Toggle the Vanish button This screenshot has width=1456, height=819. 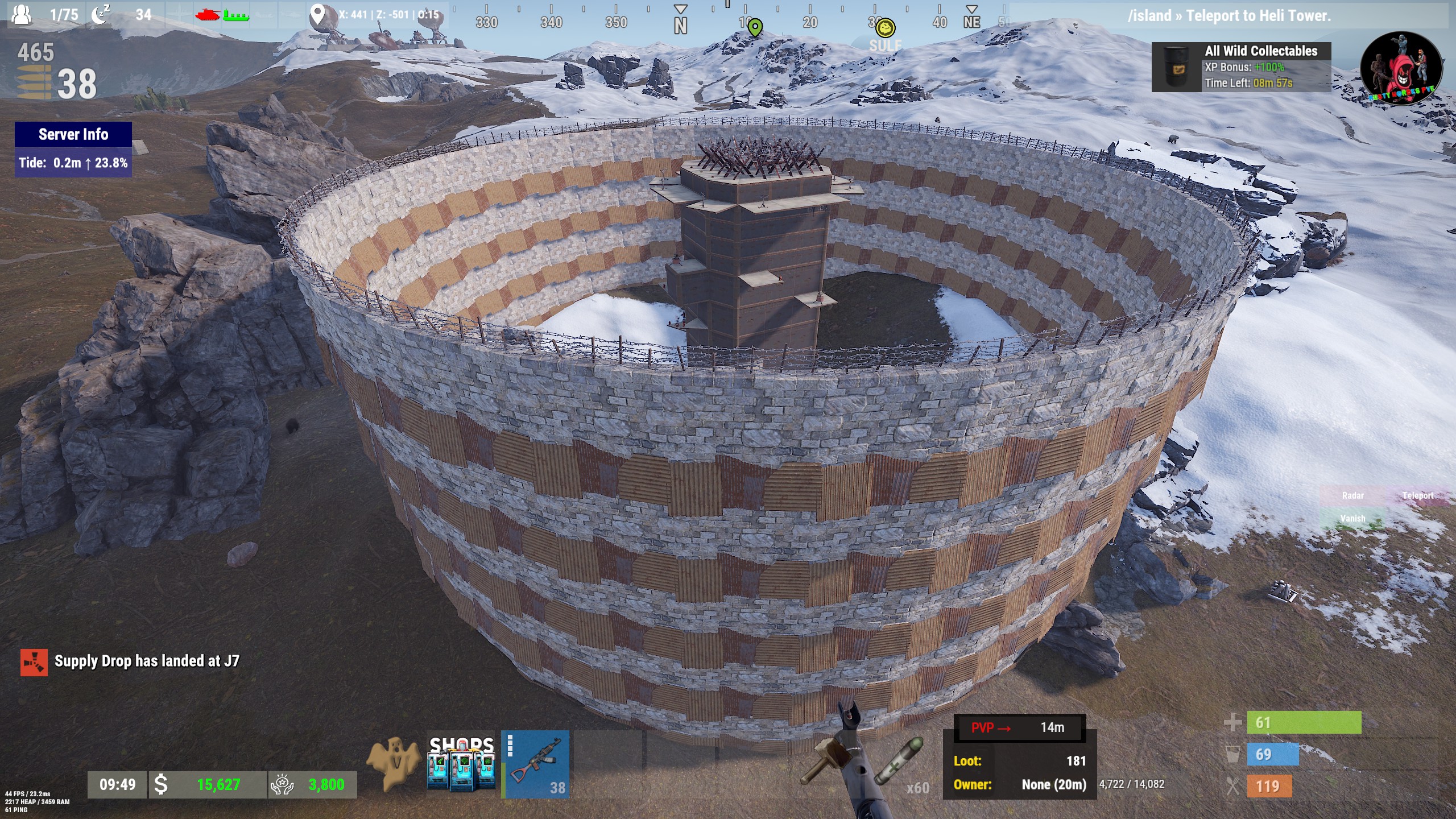(1352, 518)
